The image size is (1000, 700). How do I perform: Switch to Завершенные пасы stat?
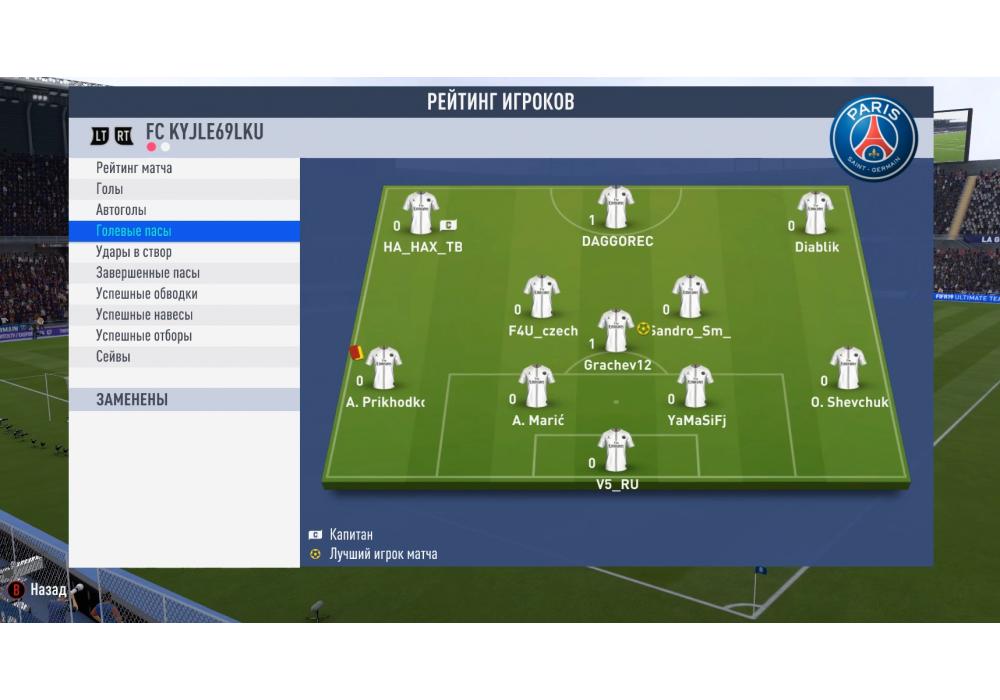[x=183, y=273]
